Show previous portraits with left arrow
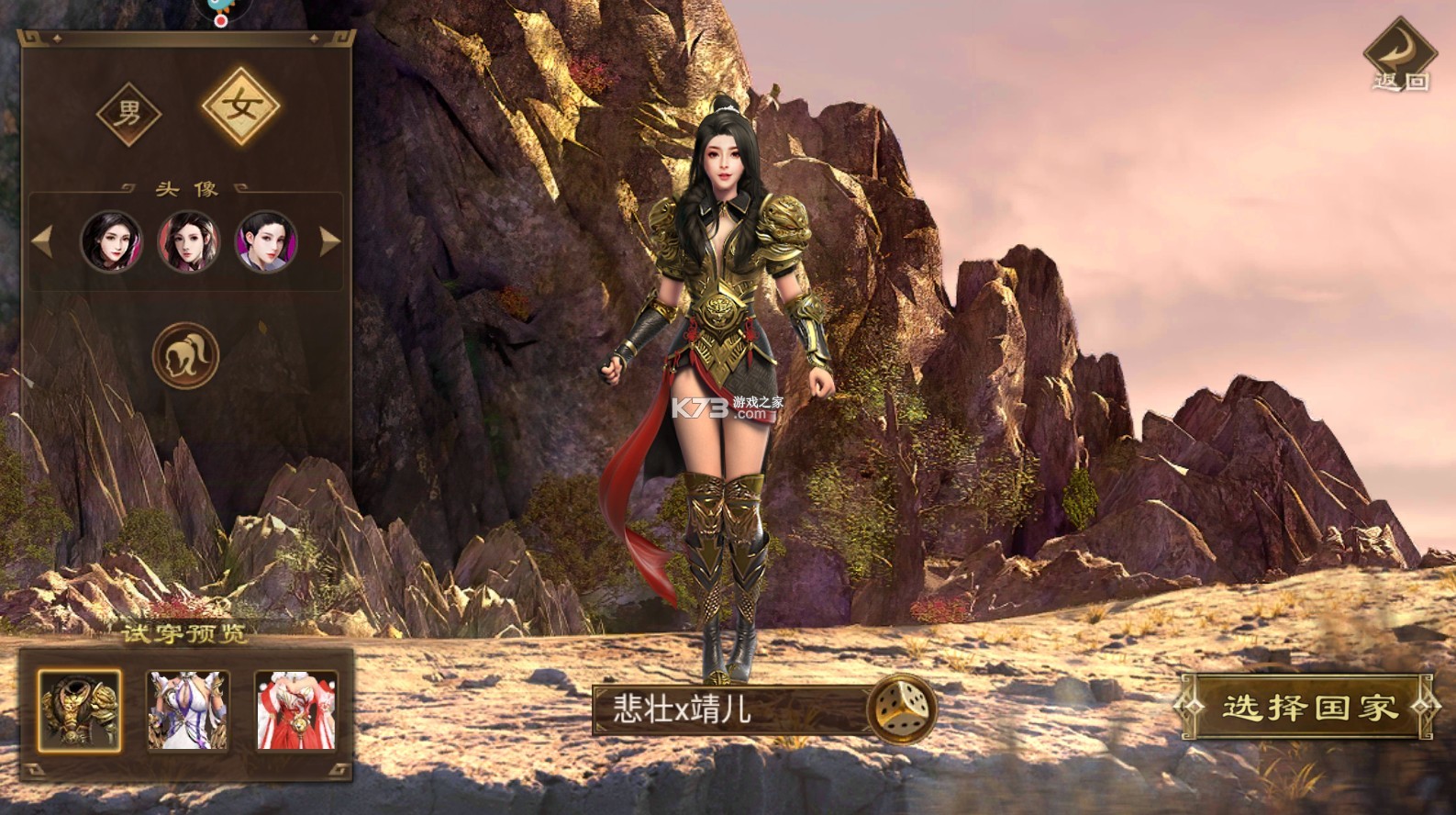This screenshot has width=1456, height=815. (x=42, y=241)
